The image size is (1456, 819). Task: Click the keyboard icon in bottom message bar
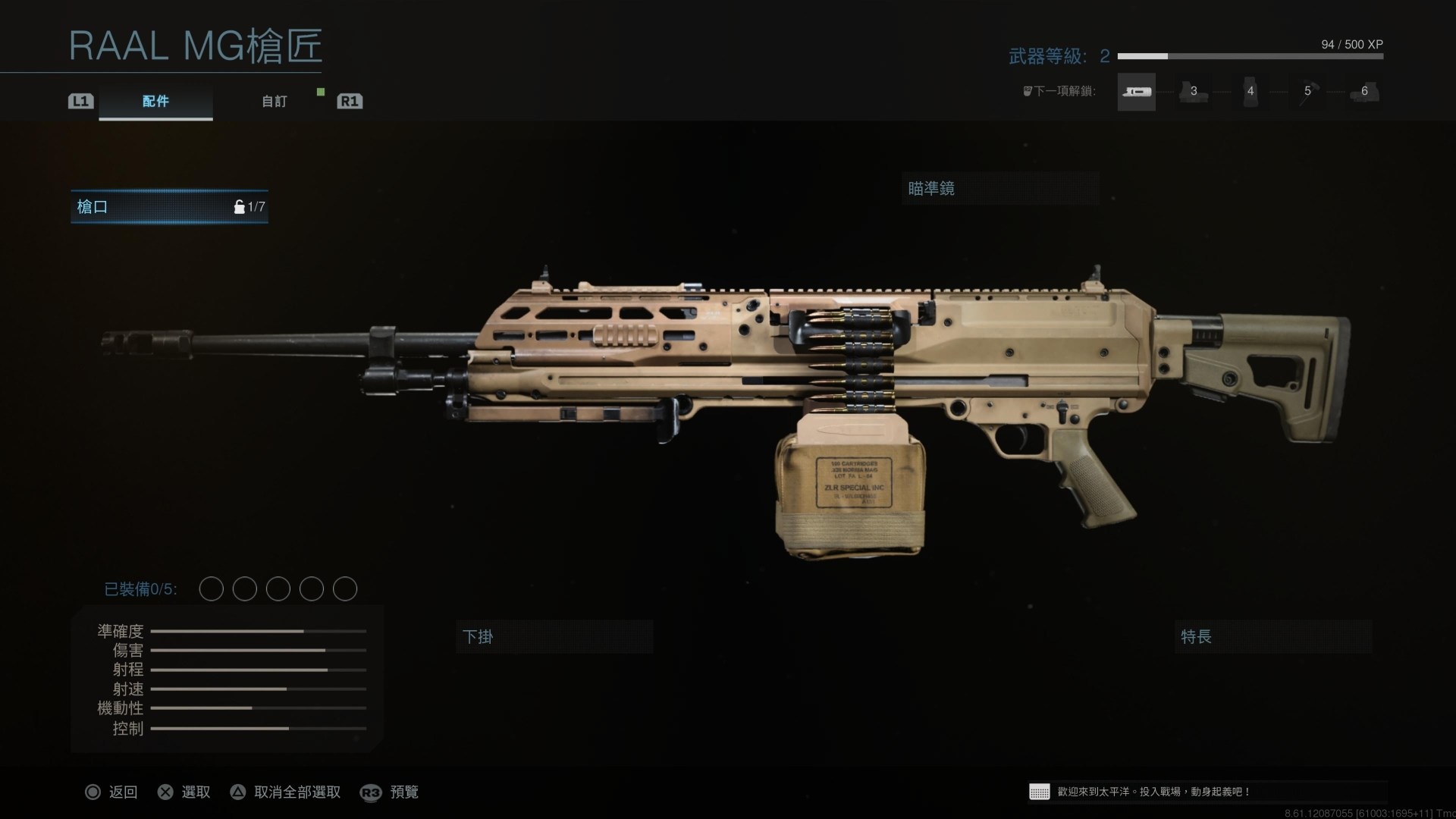click(x=1039, y=792)
